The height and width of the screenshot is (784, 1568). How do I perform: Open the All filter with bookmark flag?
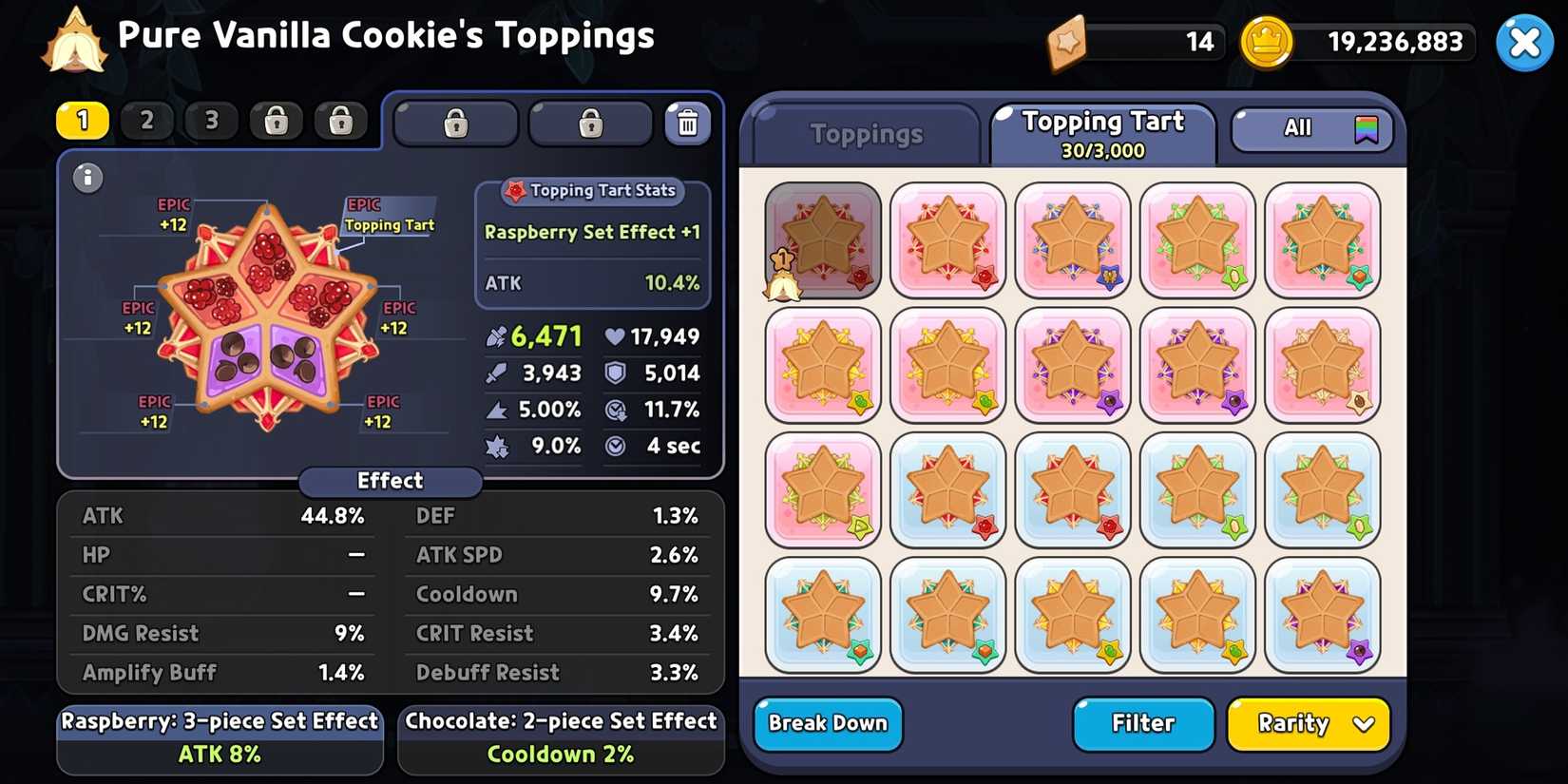(x=1310, y=127)
